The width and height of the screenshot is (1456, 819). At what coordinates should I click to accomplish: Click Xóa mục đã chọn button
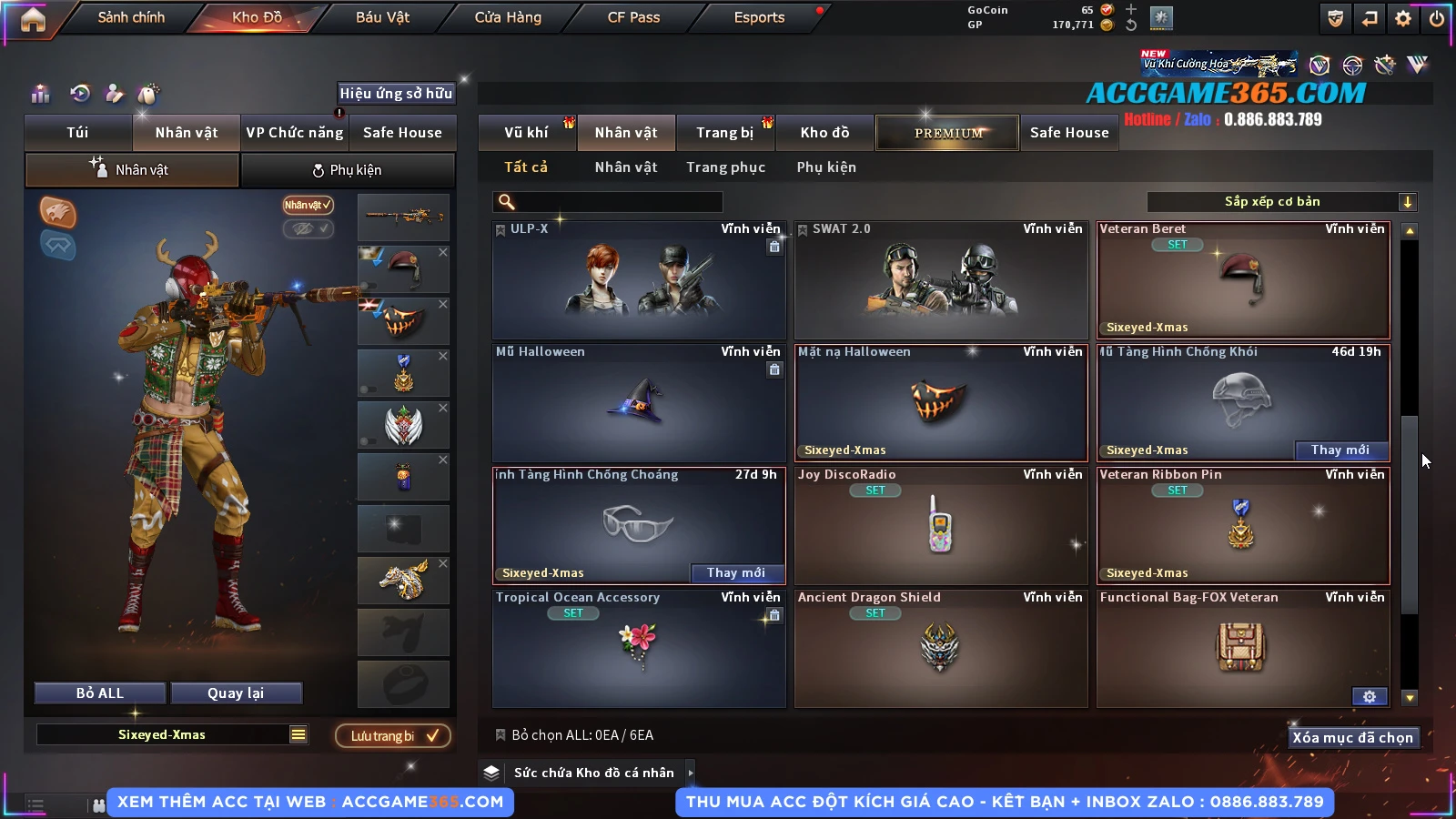(x=1352, y=738)
